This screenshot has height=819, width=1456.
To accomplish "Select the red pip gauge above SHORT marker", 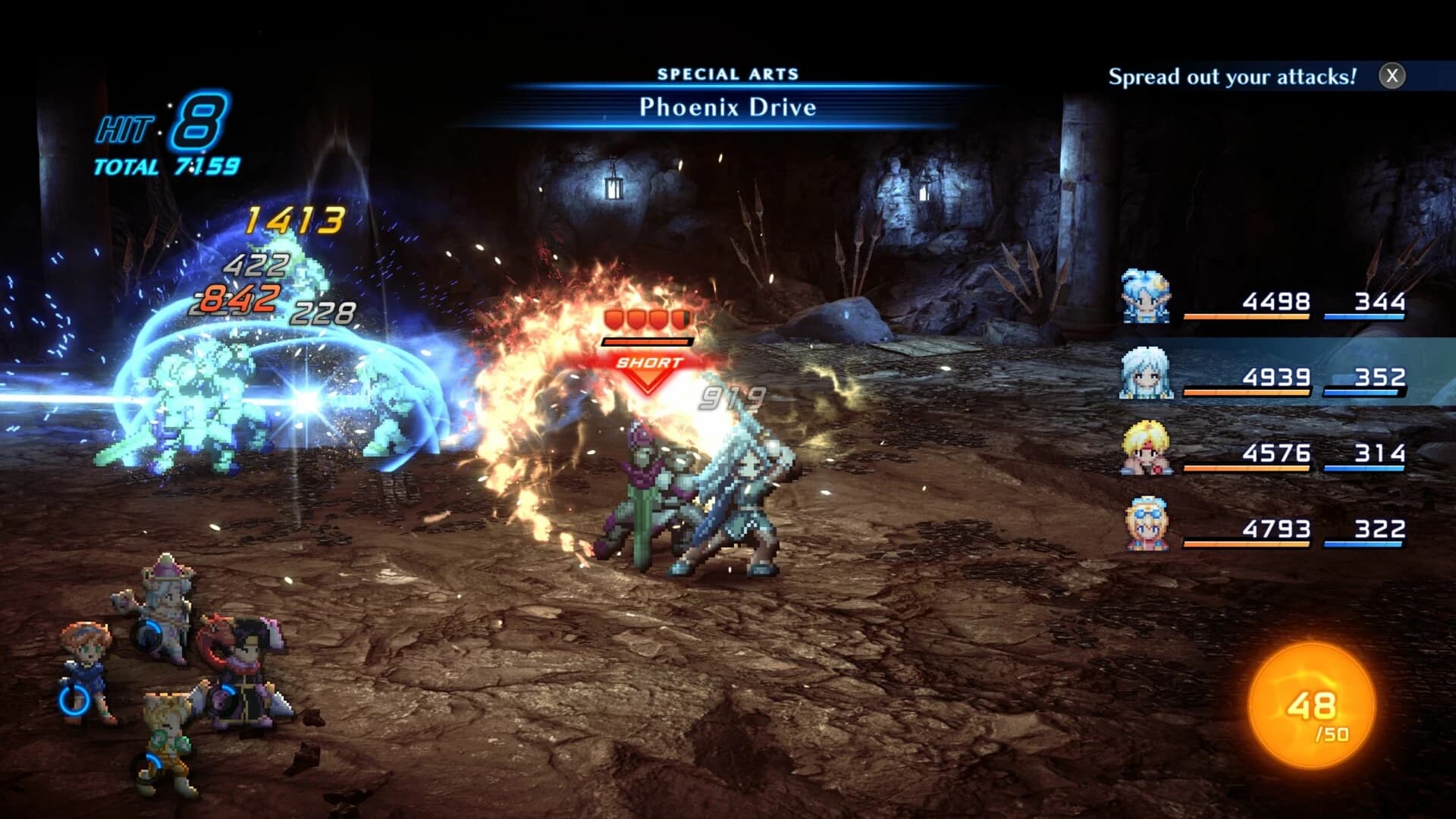I will 647,321.
